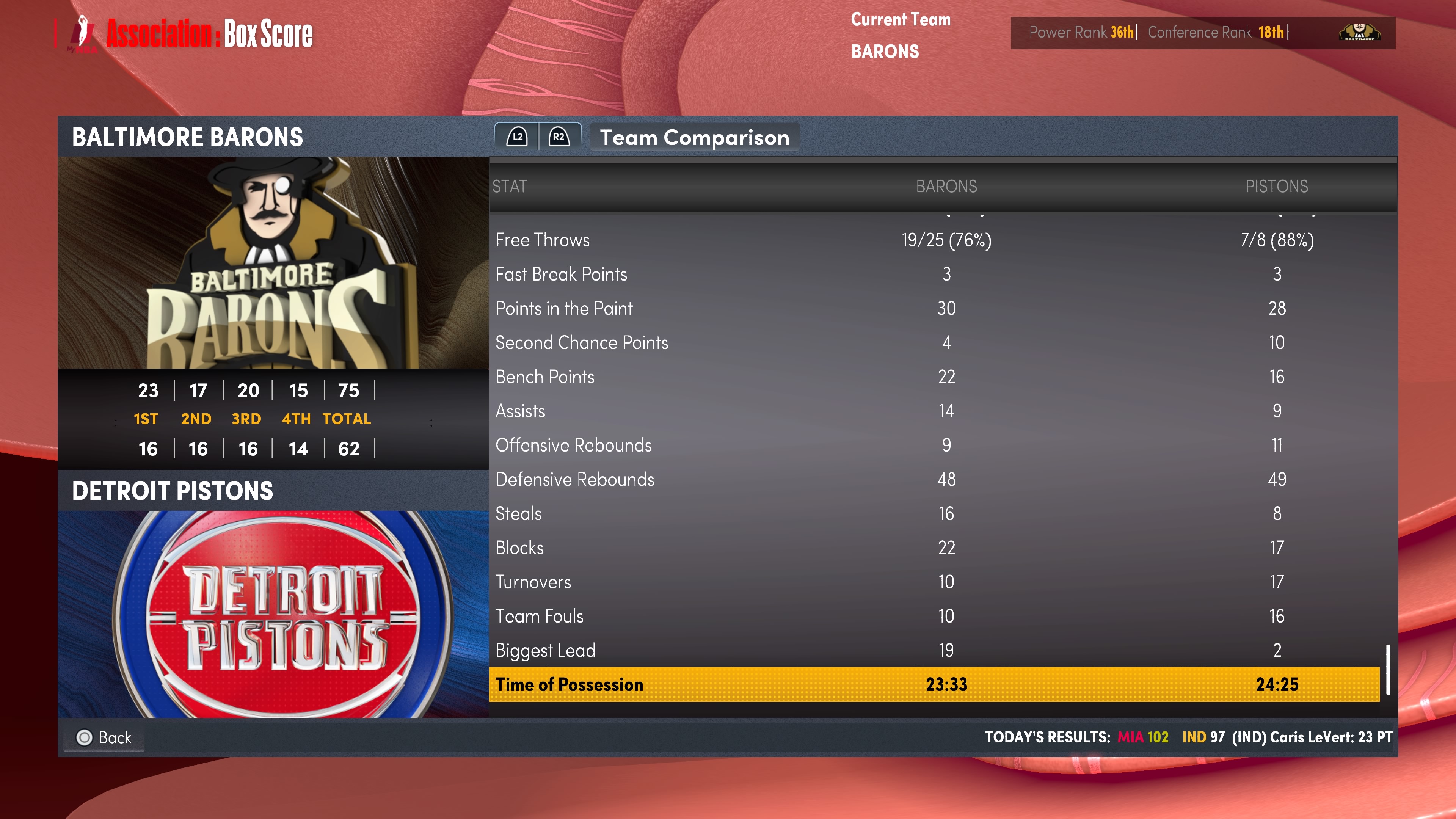1456x819 pixels.
Task: Highlight the Turnovers stat row
Action: click(x=934, y=582)
